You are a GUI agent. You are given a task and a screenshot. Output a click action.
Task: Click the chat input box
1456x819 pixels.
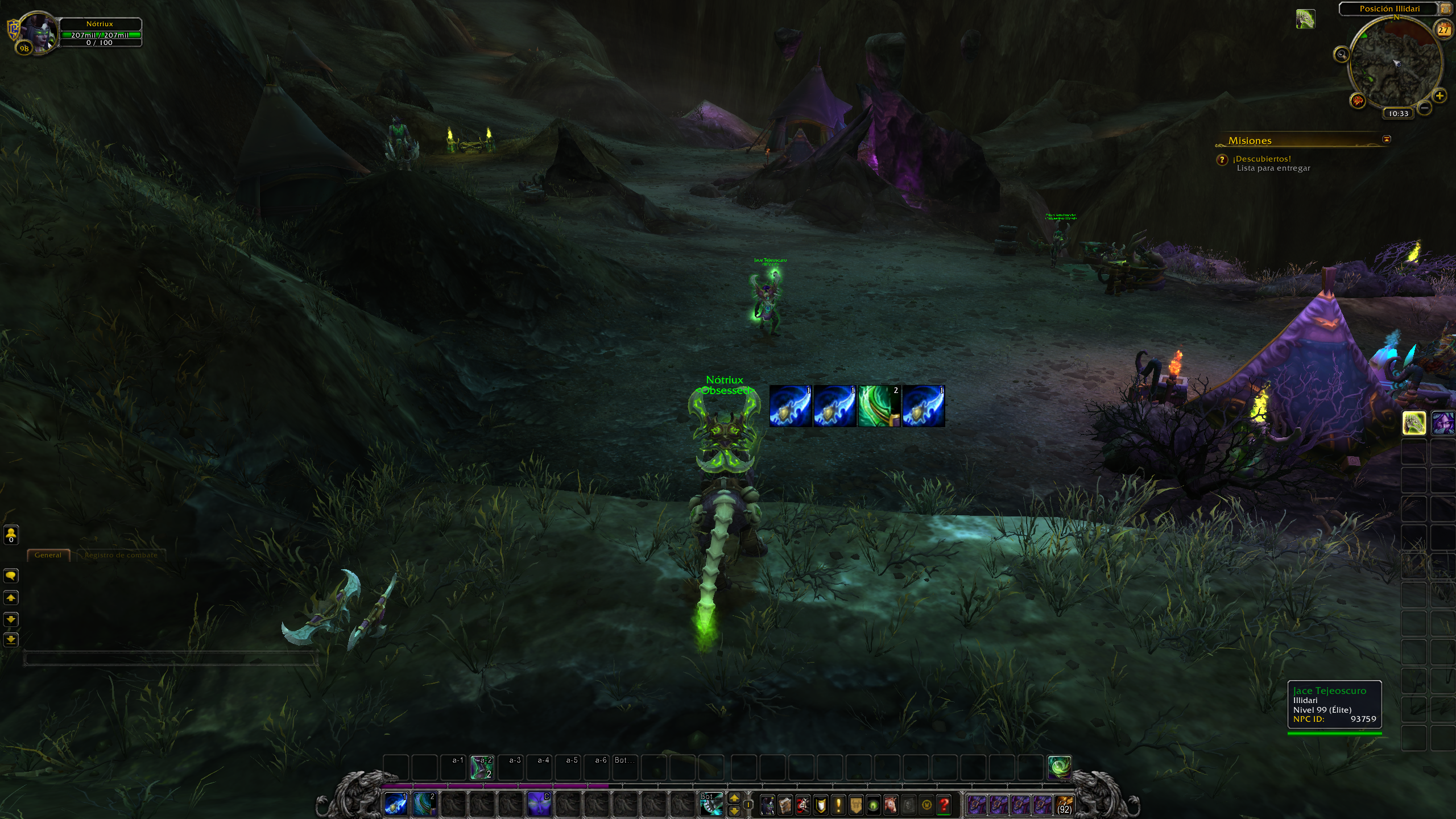[169, 659]
